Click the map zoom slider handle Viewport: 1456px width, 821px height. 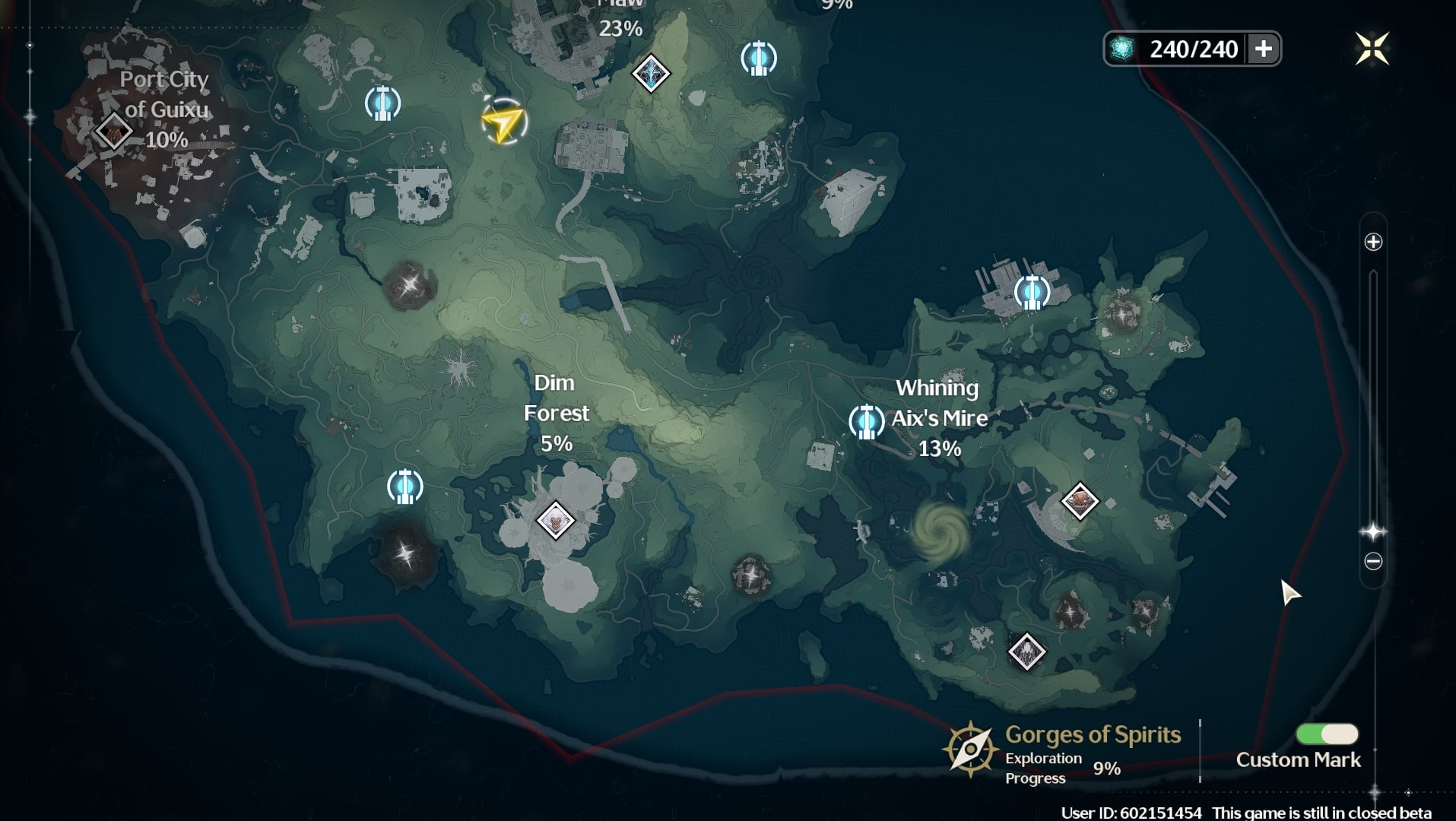(x=1373, y=531)
